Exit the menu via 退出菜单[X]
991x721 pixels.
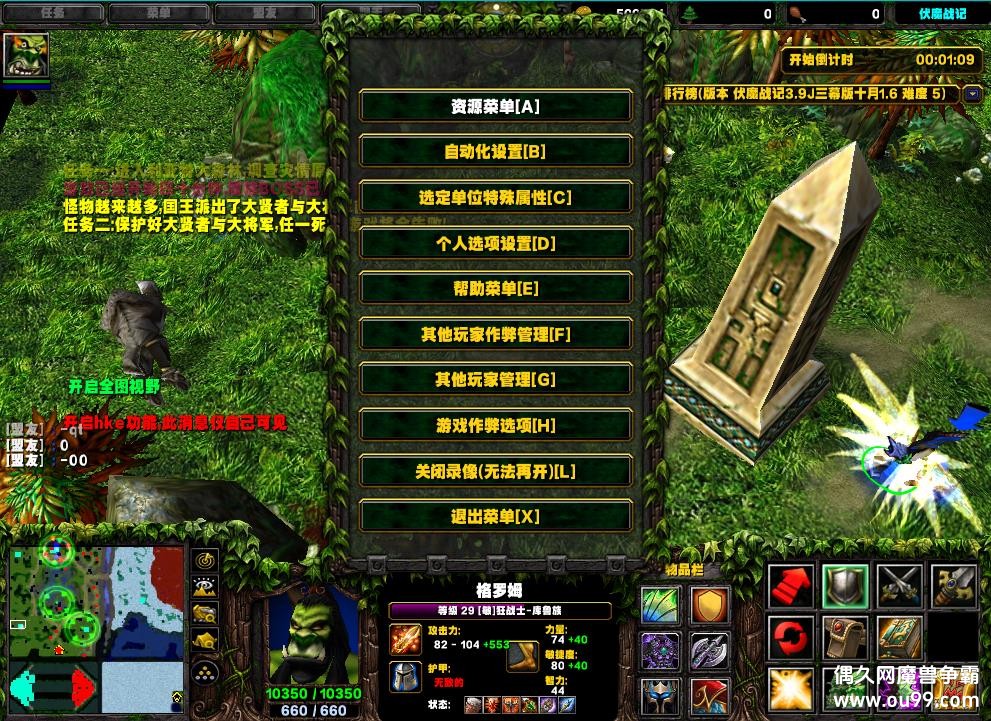(x=495, y=517)
